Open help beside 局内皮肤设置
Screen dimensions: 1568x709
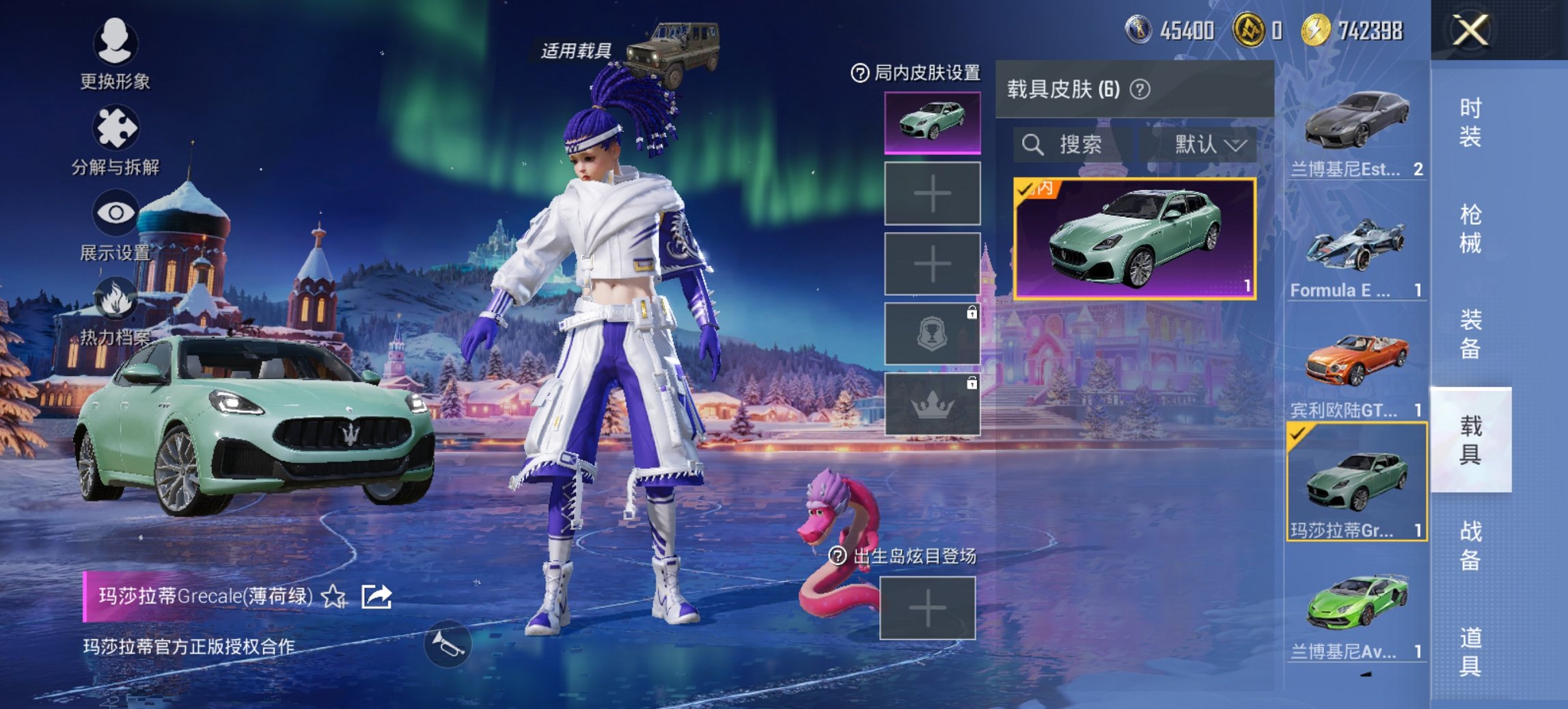pyautogui.click(x=859, y=72)
